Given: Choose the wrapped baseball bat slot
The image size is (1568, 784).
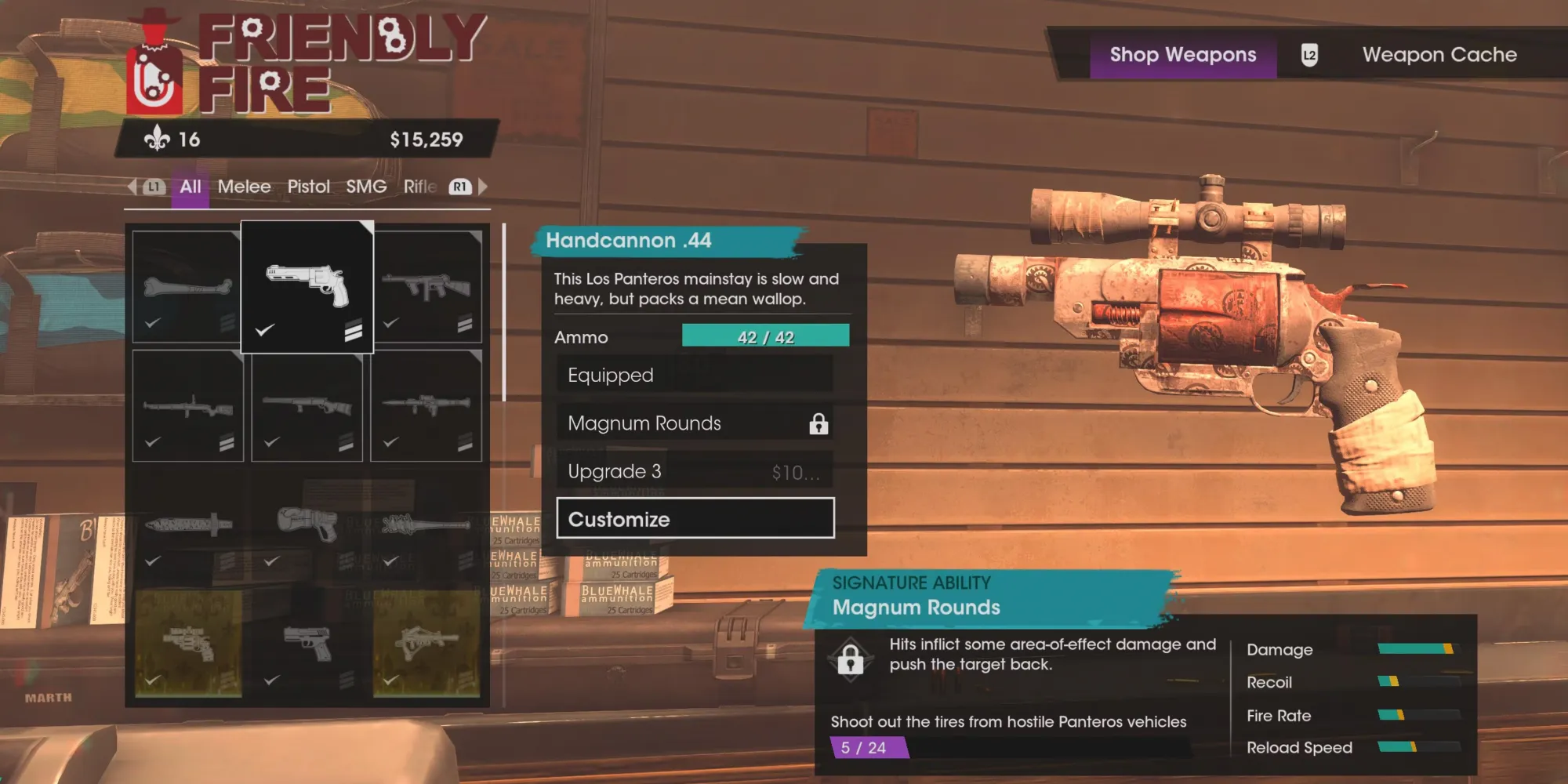Looking at the screenshot, I should 426,525.
